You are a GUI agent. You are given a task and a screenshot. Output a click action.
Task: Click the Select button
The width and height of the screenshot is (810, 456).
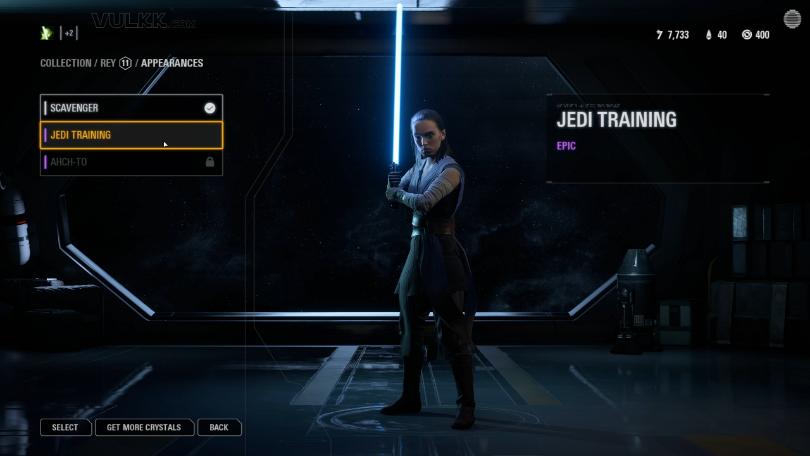click(65, 427)
